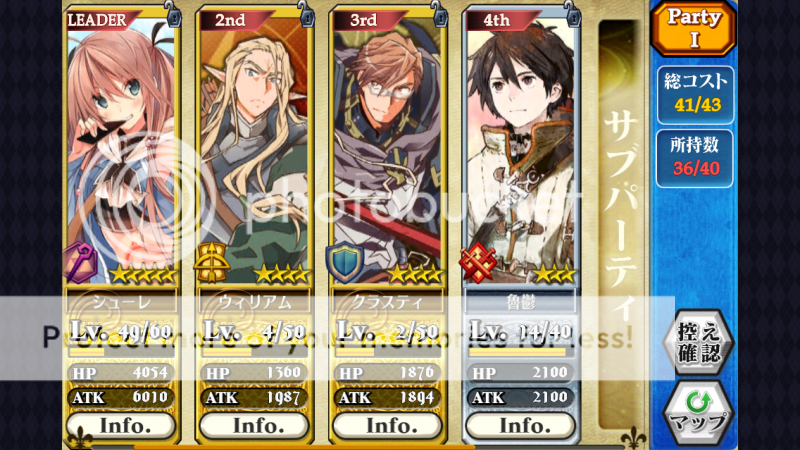Viewport: 800px width, 450px height.
Task: Select the 2nd slot blonde elf card
Action: point(254,150)
